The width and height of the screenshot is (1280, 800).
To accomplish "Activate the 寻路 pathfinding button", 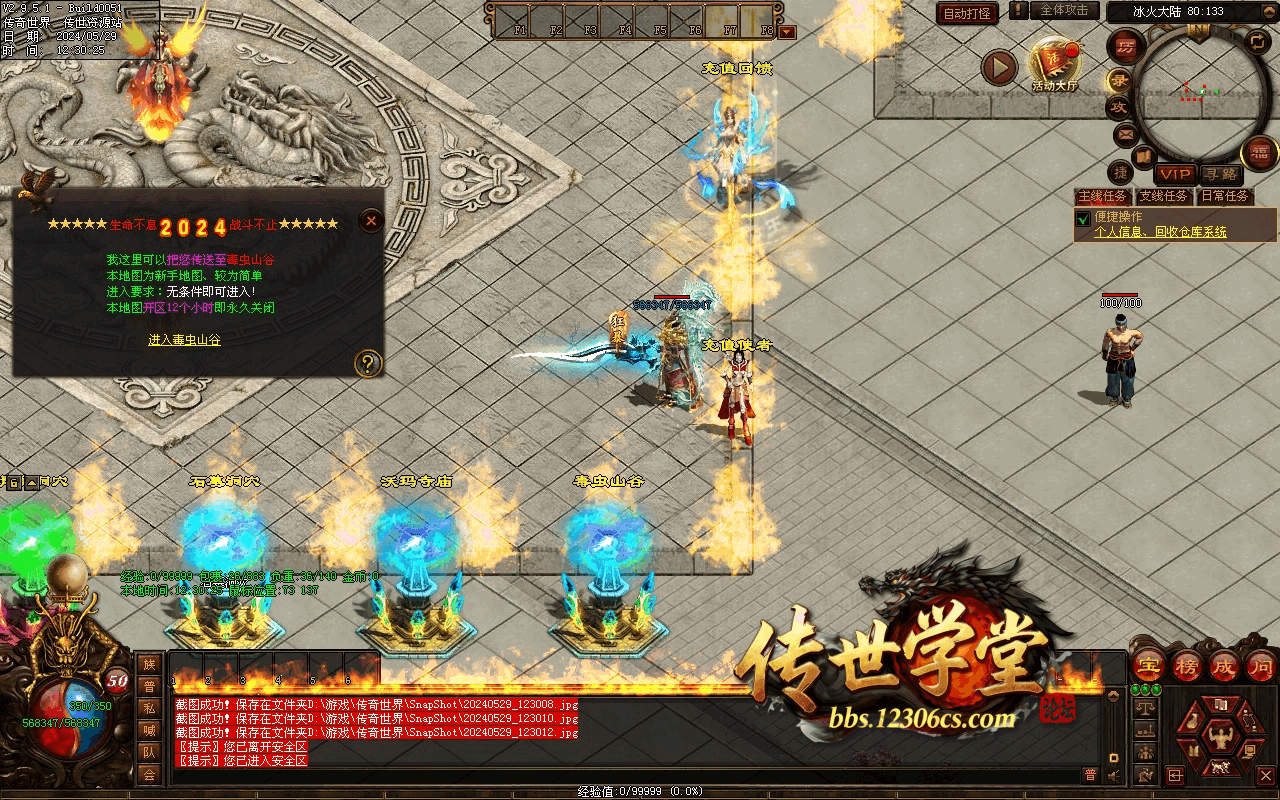I will point(1219,174).
